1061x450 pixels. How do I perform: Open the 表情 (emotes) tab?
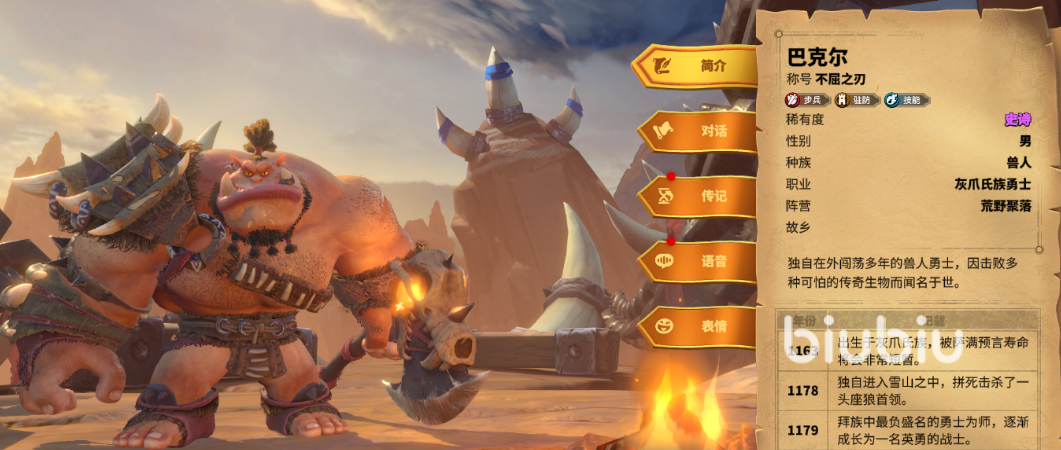[697, 326]
